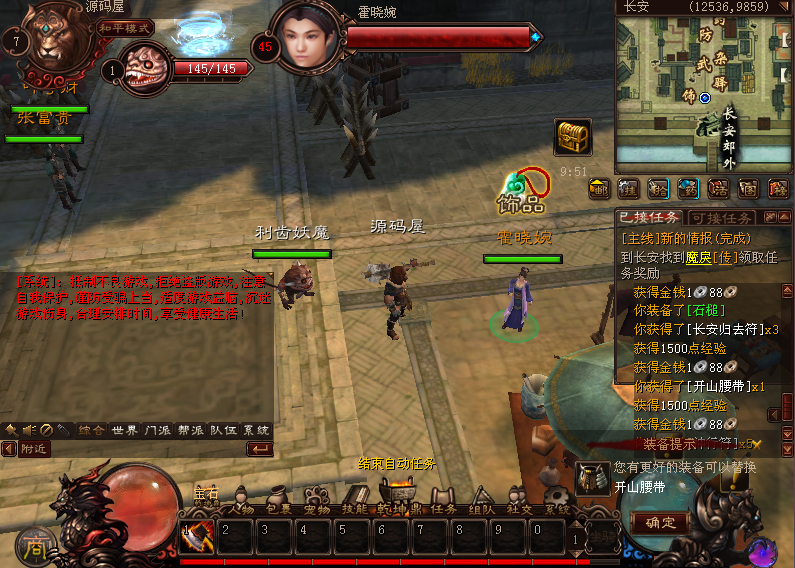
Task: Activate the axe skill in hotbar slot 1
Action: tap(197, 536)
